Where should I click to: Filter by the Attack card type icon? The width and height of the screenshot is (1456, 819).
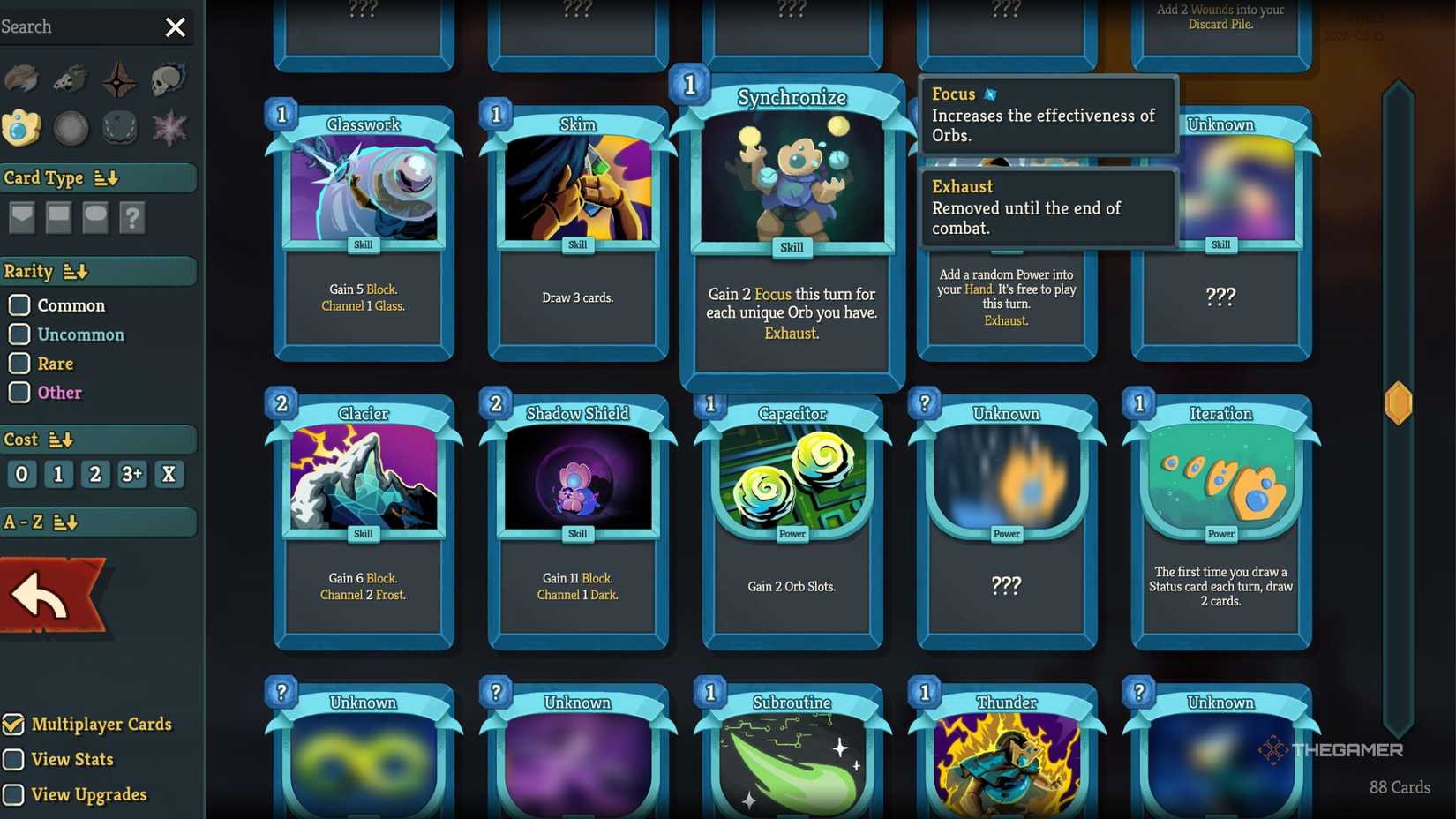pos(21,218)
